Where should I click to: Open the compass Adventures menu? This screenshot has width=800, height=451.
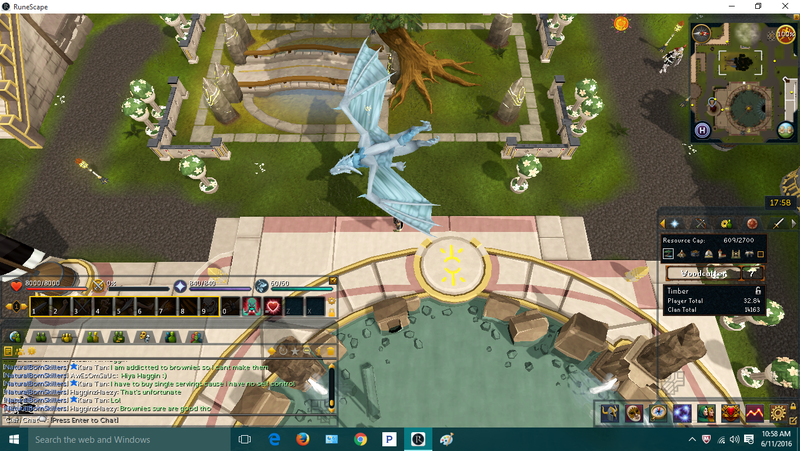coord(658,413)
